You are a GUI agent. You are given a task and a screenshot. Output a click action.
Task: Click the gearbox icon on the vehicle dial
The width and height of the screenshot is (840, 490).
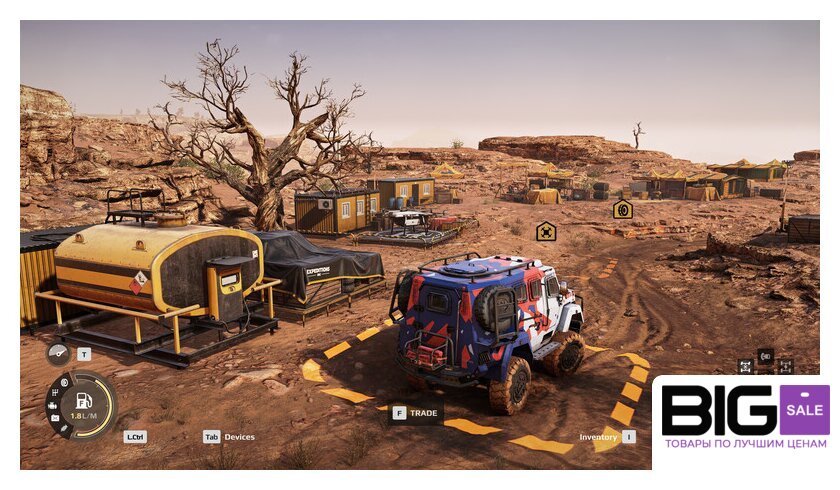tap(53, 393)
